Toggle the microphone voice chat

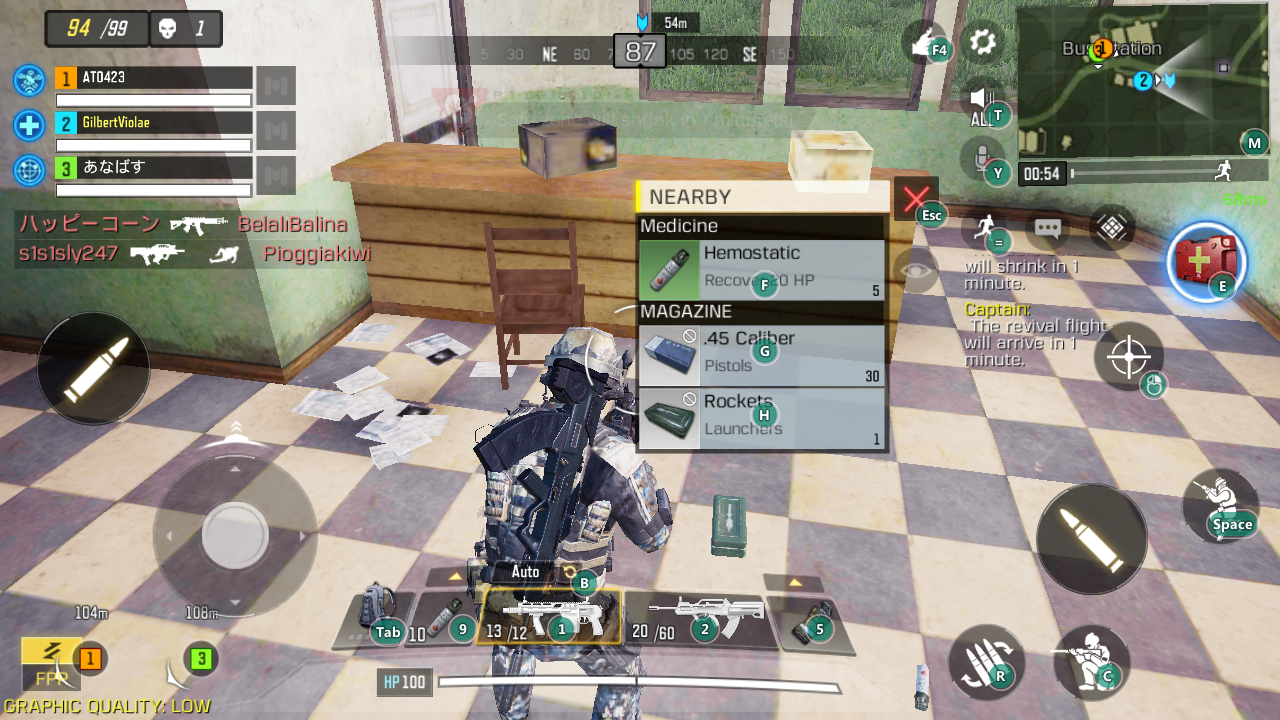point(981,157)
